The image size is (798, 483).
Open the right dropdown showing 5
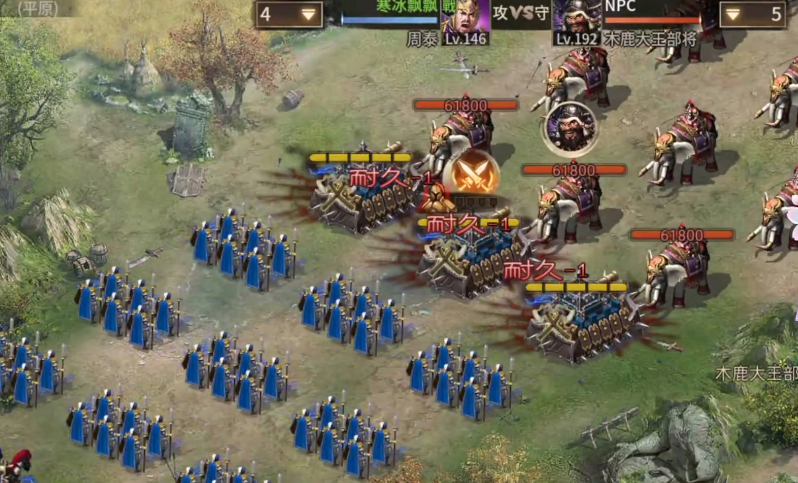(751, 14)
